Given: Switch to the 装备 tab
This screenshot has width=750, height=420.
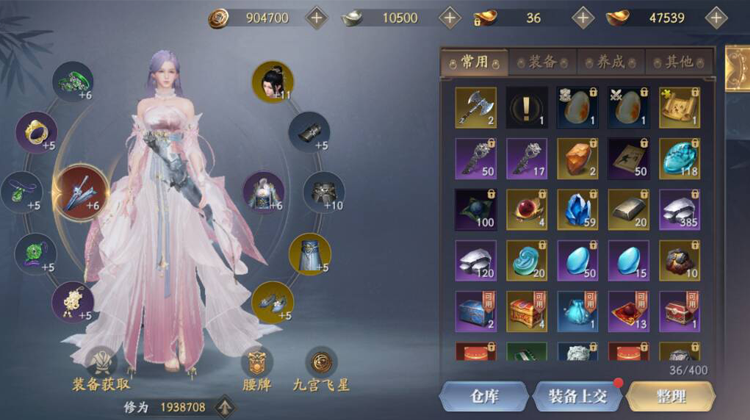Looking at the screenshot, I should [x=542, y=62].
